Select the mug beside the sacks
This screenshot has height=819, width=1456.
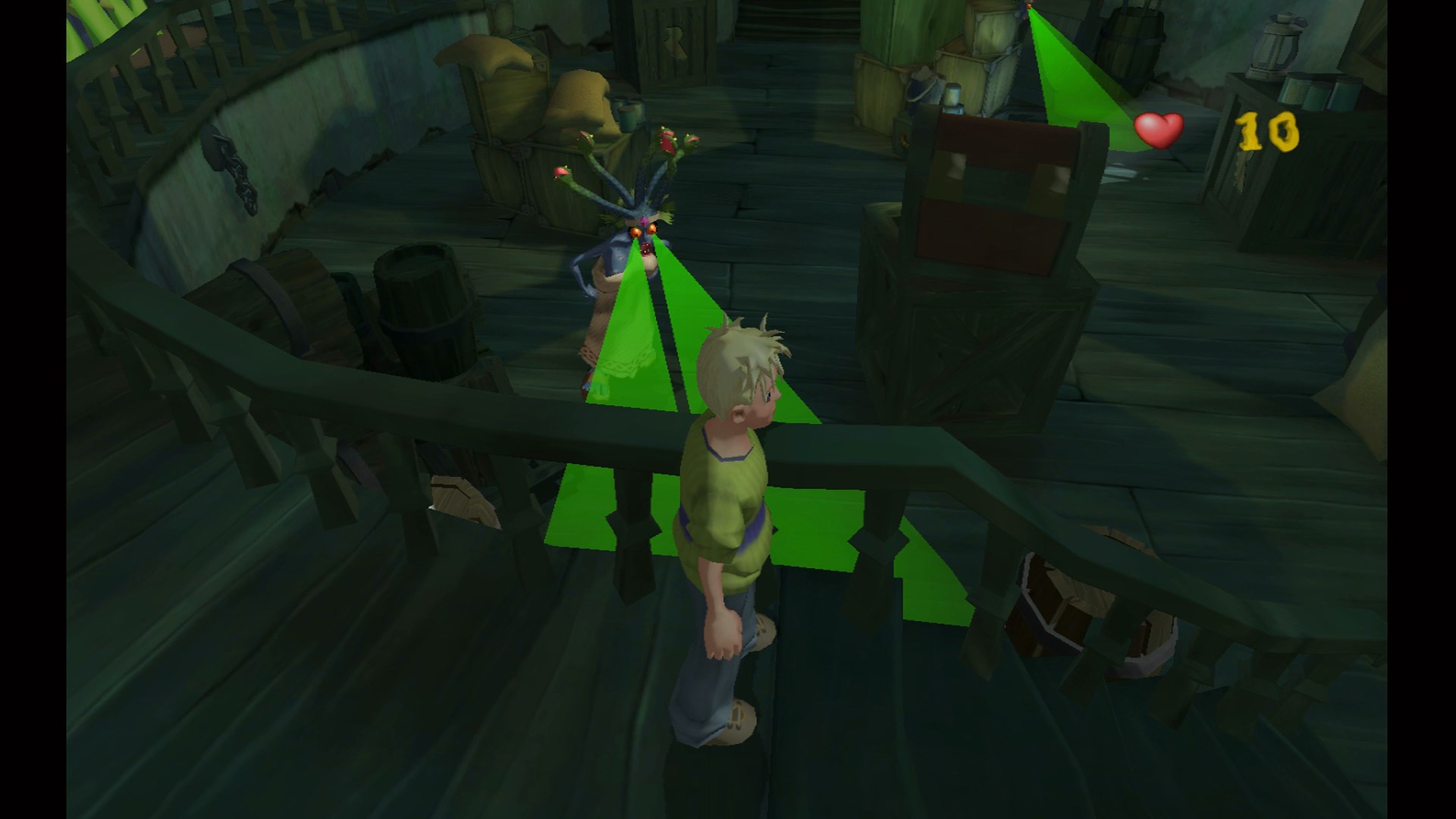tap(626, 114)
